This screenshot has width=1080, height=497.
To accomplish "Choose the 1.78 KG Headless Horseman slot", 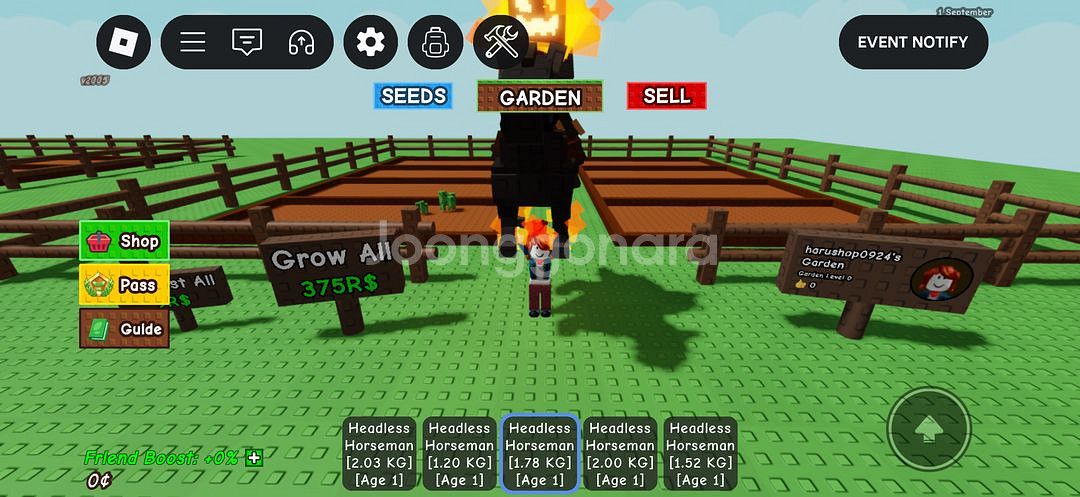I will 540,454.
